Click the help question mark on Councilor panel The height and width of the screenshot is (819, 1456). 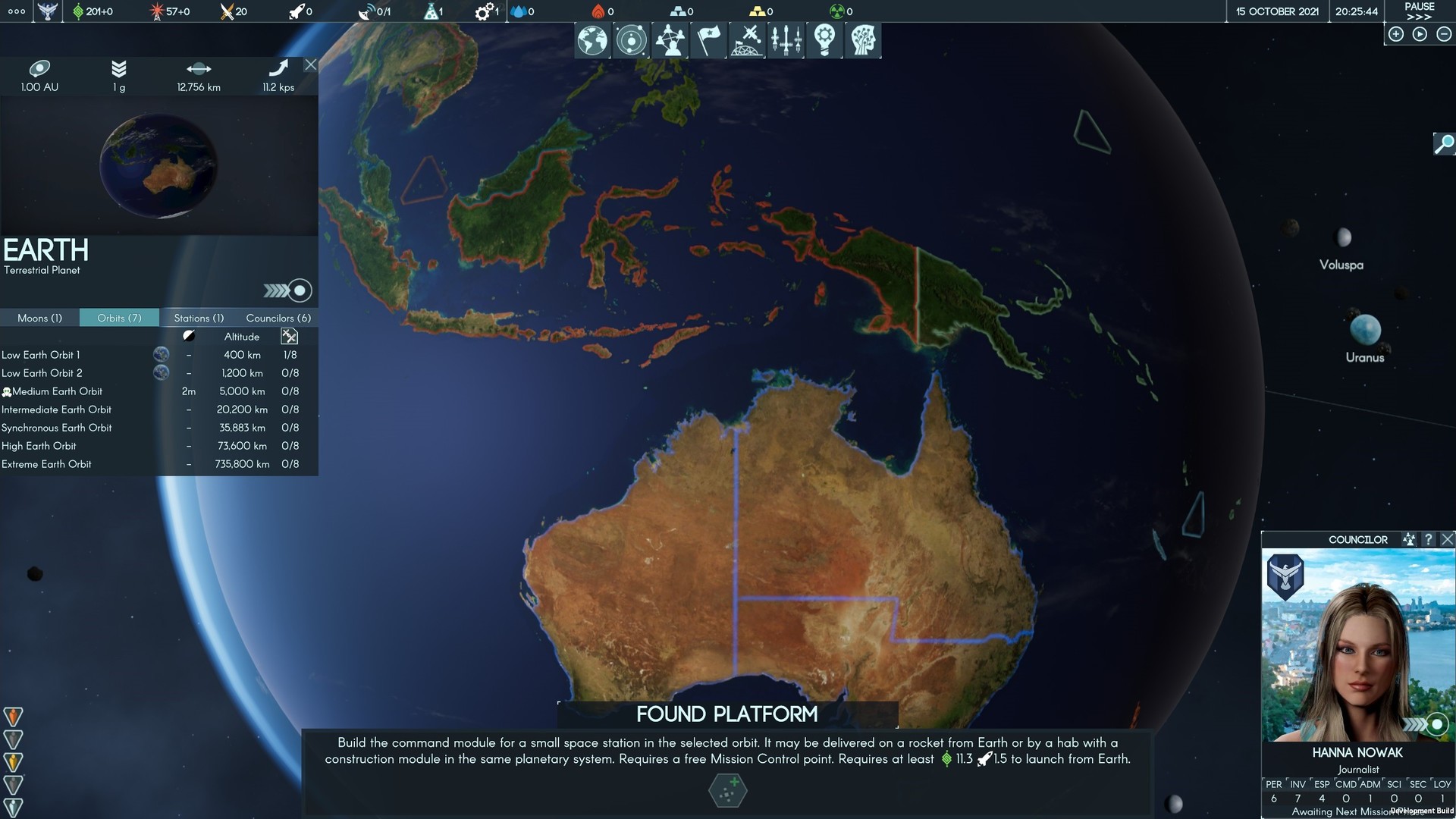[x=1429, y=539]
